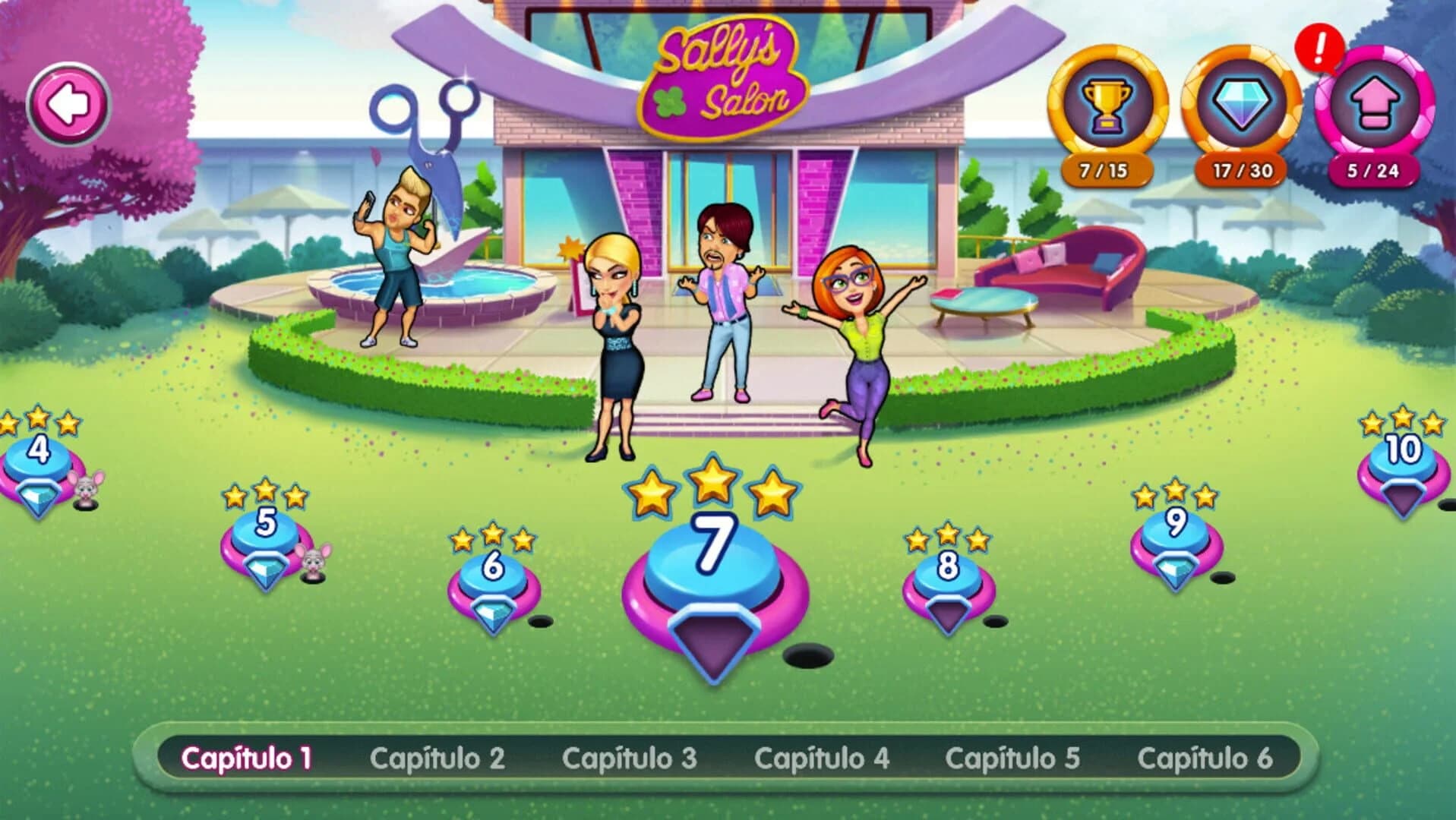The height and width of the screenshot is (820, 1456).
Task: Open the Capítulo 3 chapter
Action: 629,756
